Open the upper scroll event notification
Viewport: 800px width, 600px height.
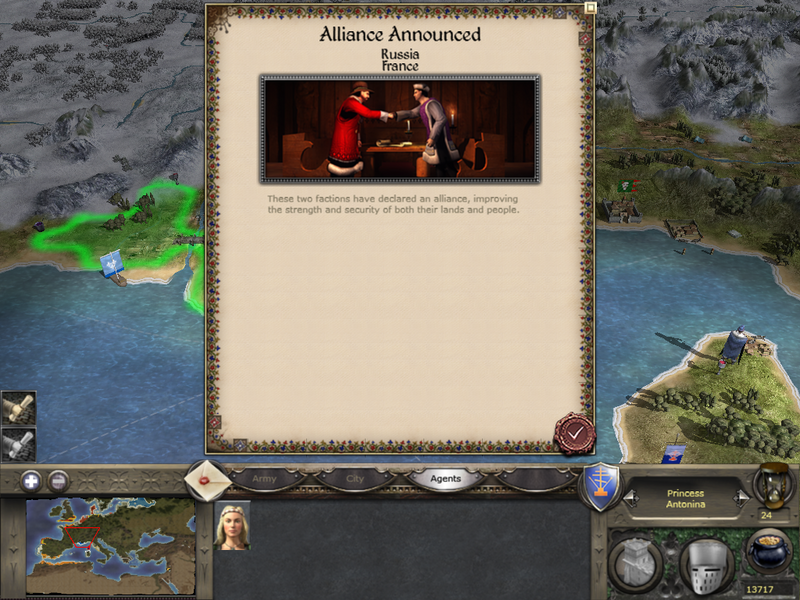[19, 407]
